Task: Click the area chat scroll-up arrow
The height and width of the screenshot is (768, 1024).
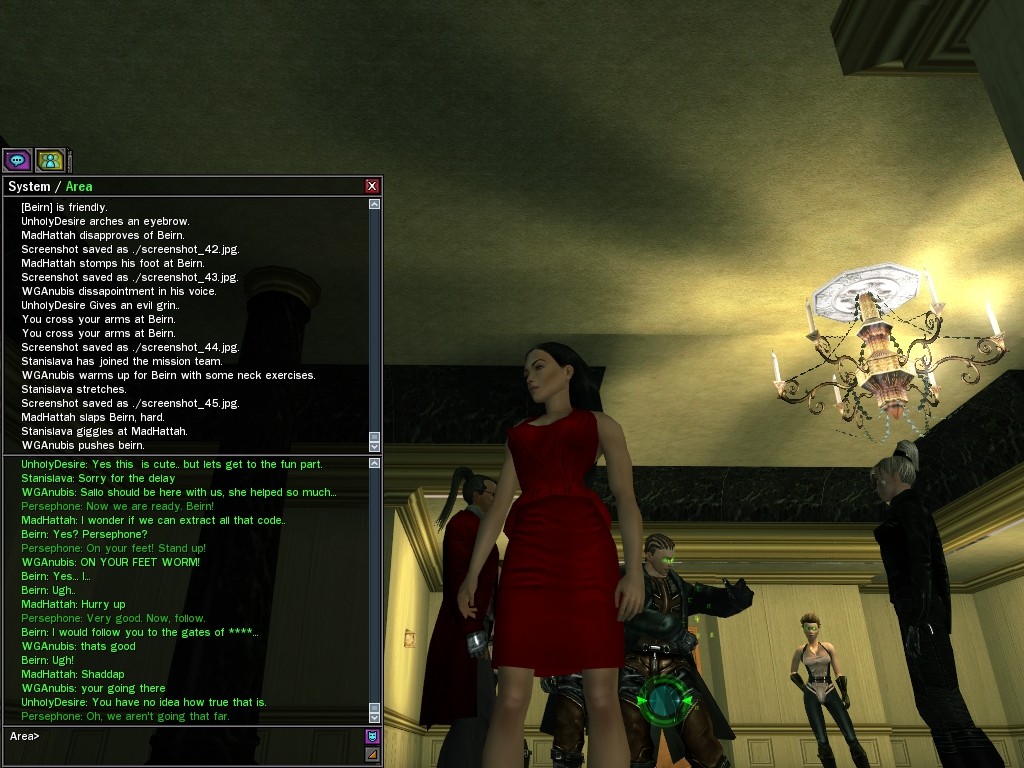Action: [x=374, y=463]
